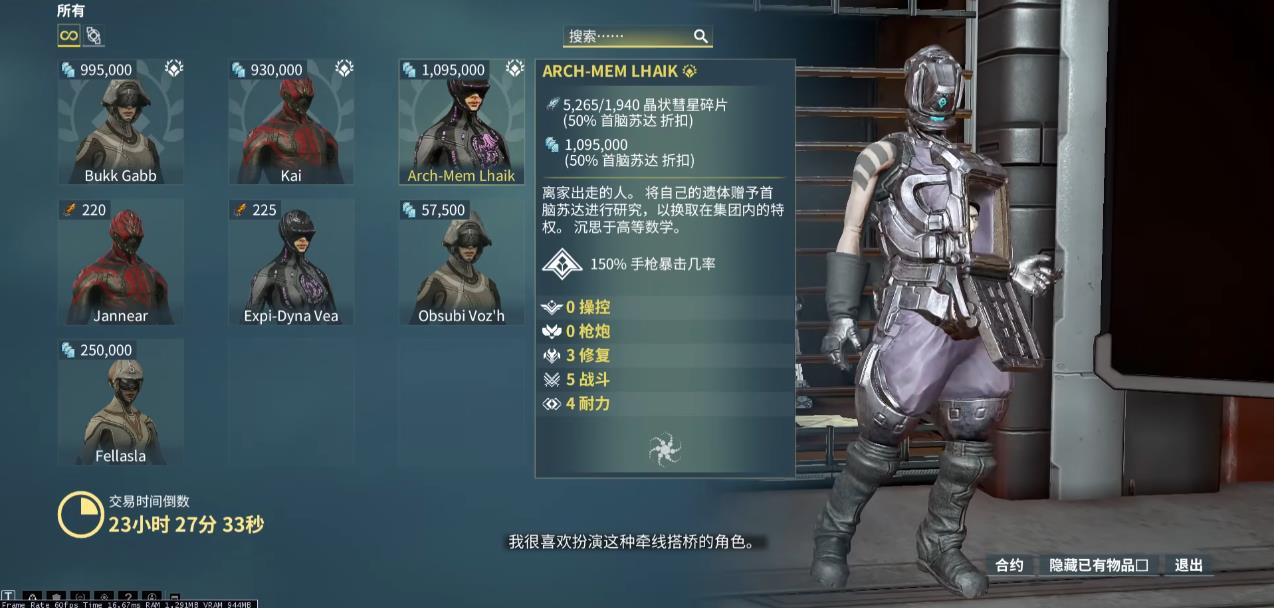The height and width of the screenshot is (608, 1274).
Task: Choose the Obsubi Voz'h crew tile
Action: (x=461, y=262)
